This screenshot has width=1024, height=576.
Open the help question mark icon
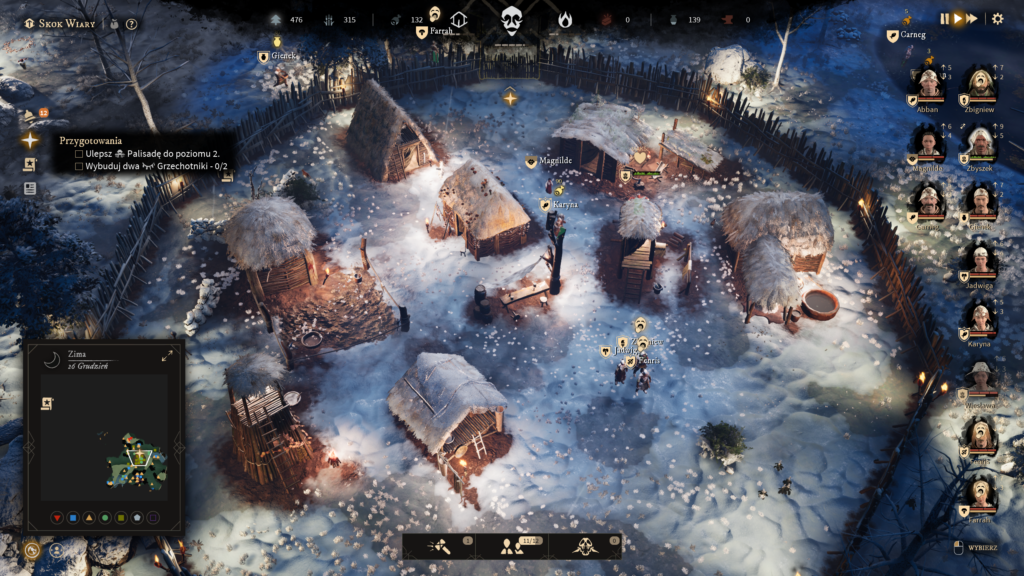click(x=132, y=24)
